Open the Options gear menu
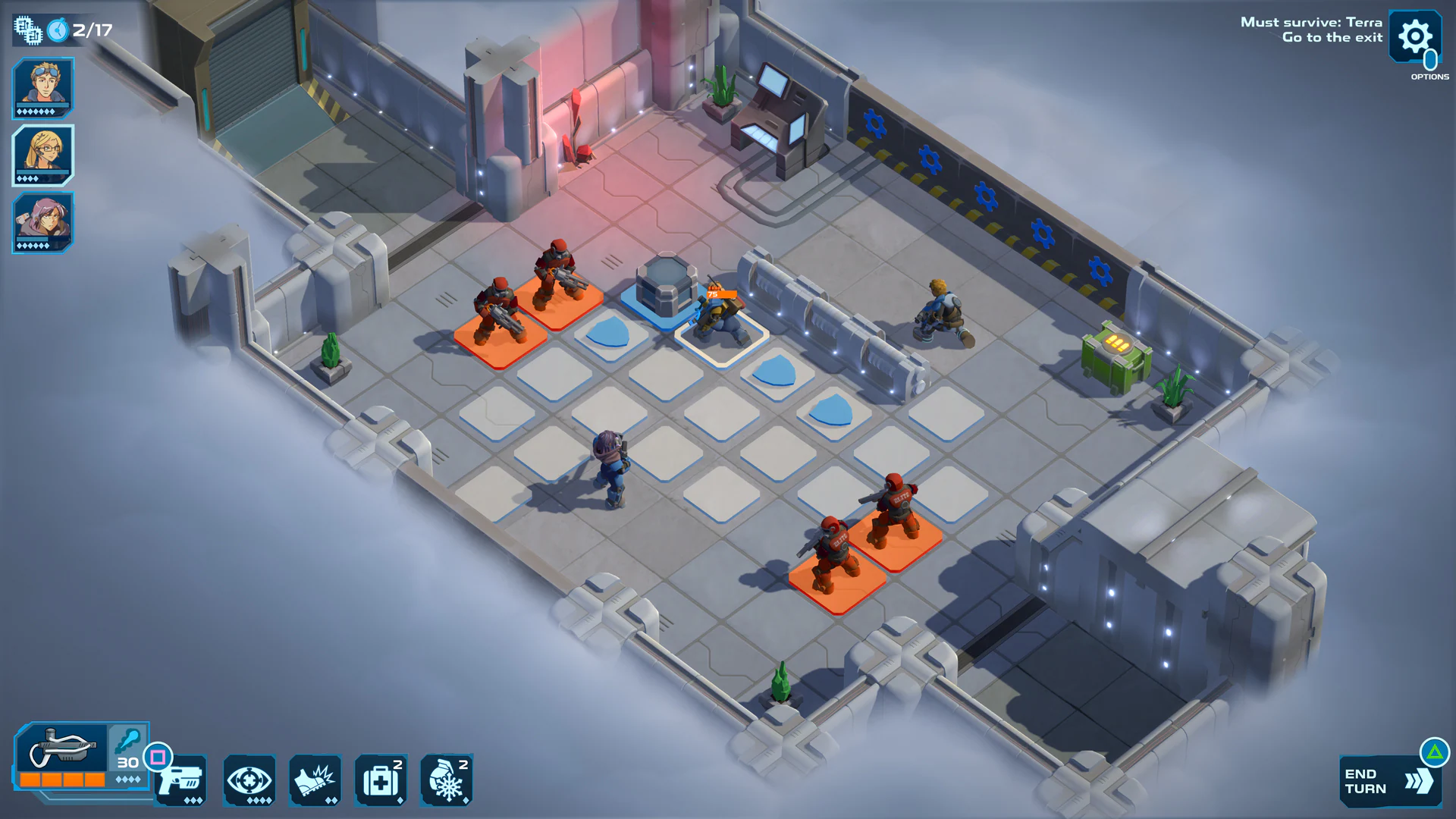 pyautogui.click(x=1415, y=36)
